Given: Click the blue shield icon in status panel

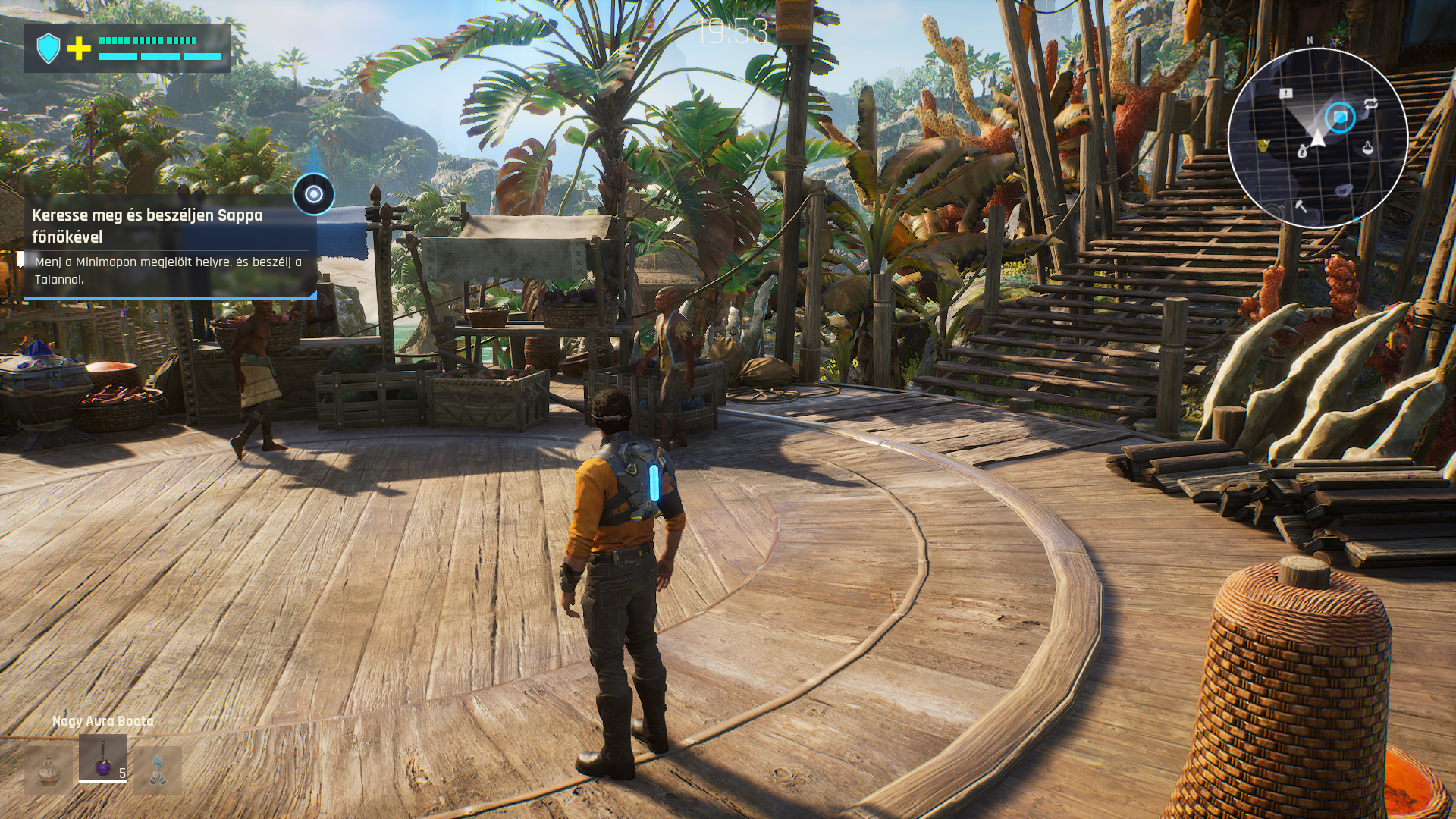Looking at the screenshot, I should tap(49, 49).
